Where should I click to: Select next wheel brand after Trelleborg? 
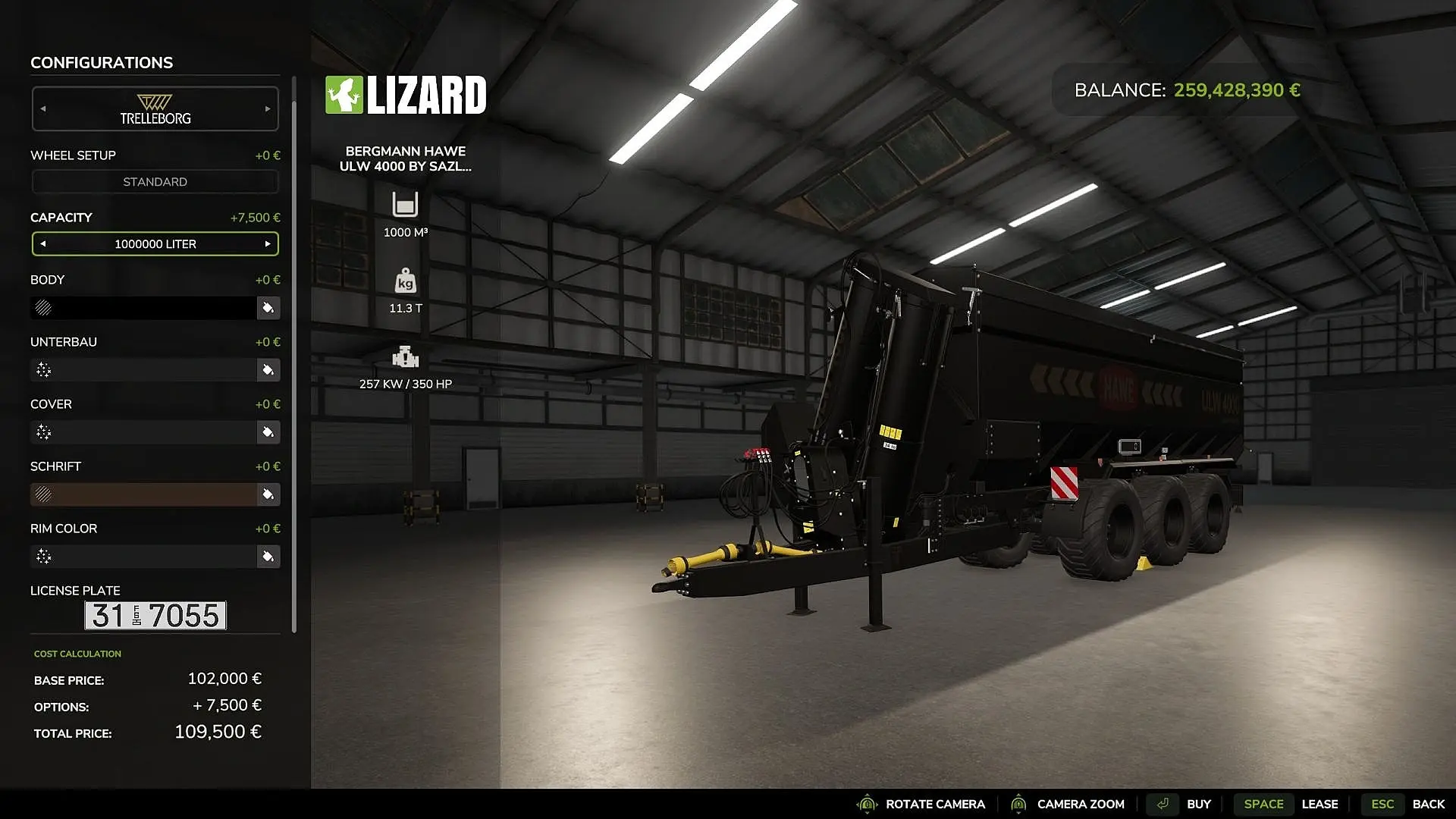tap(268, 109)
